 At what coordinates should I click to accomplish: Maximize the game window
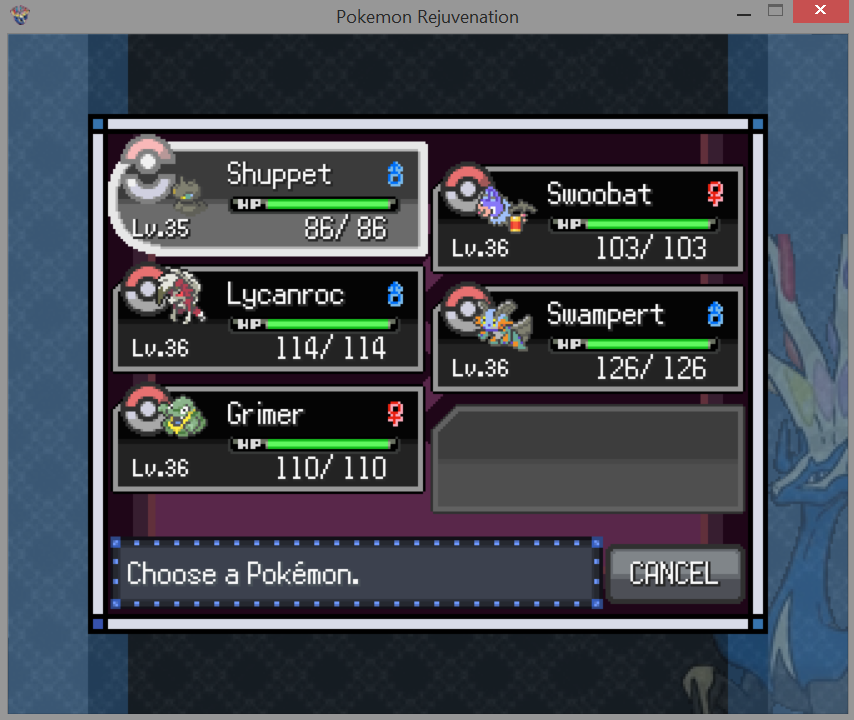click(x=775, y=12)
